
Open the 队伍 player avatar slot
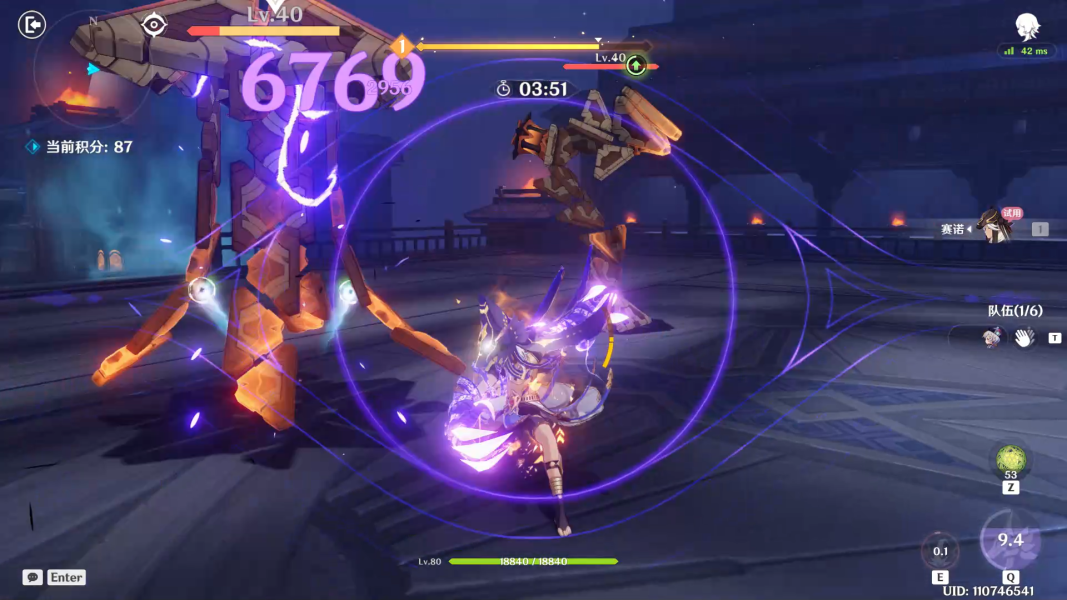[x=990, y=338]
